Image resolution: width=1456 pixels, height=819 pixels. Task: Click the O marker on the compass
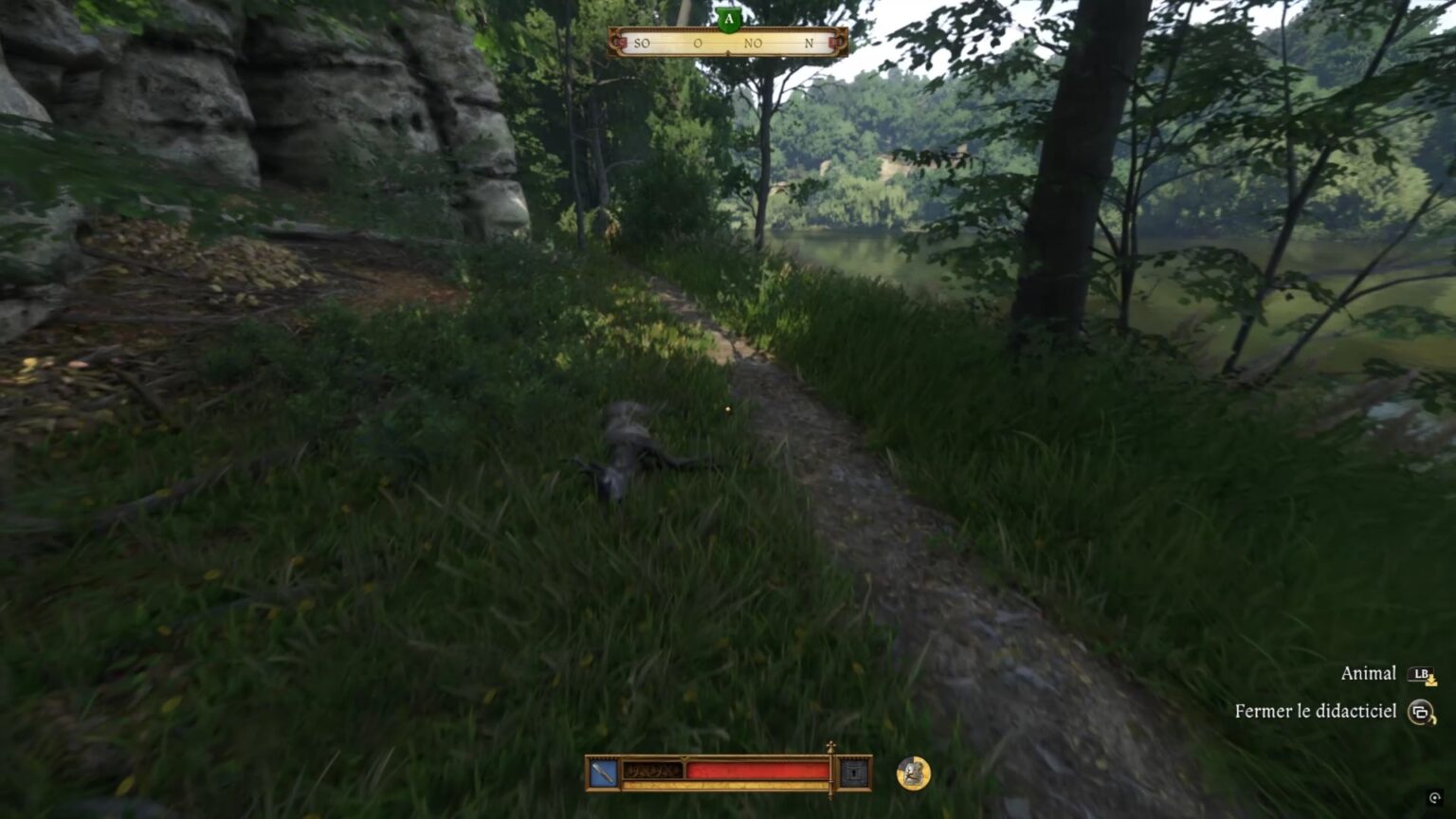tap(697, 43)
